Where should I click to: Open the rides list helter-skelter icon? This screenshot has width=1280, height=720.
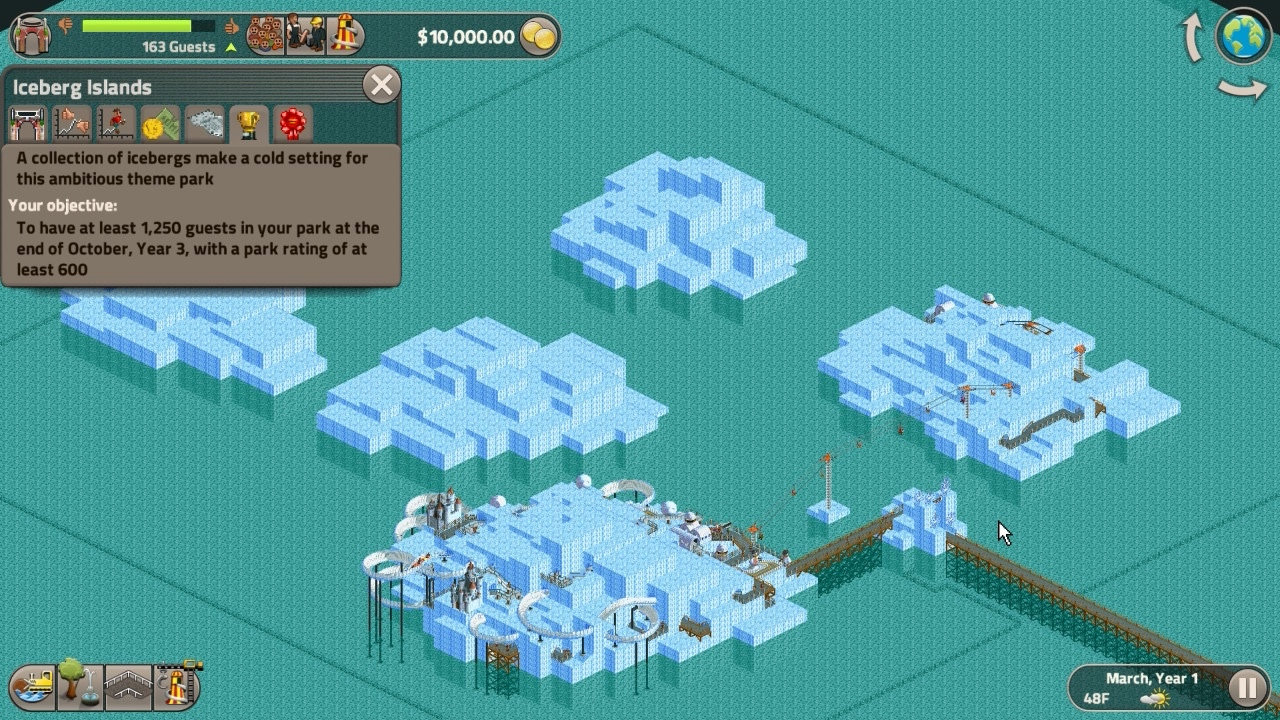point(345,35)
